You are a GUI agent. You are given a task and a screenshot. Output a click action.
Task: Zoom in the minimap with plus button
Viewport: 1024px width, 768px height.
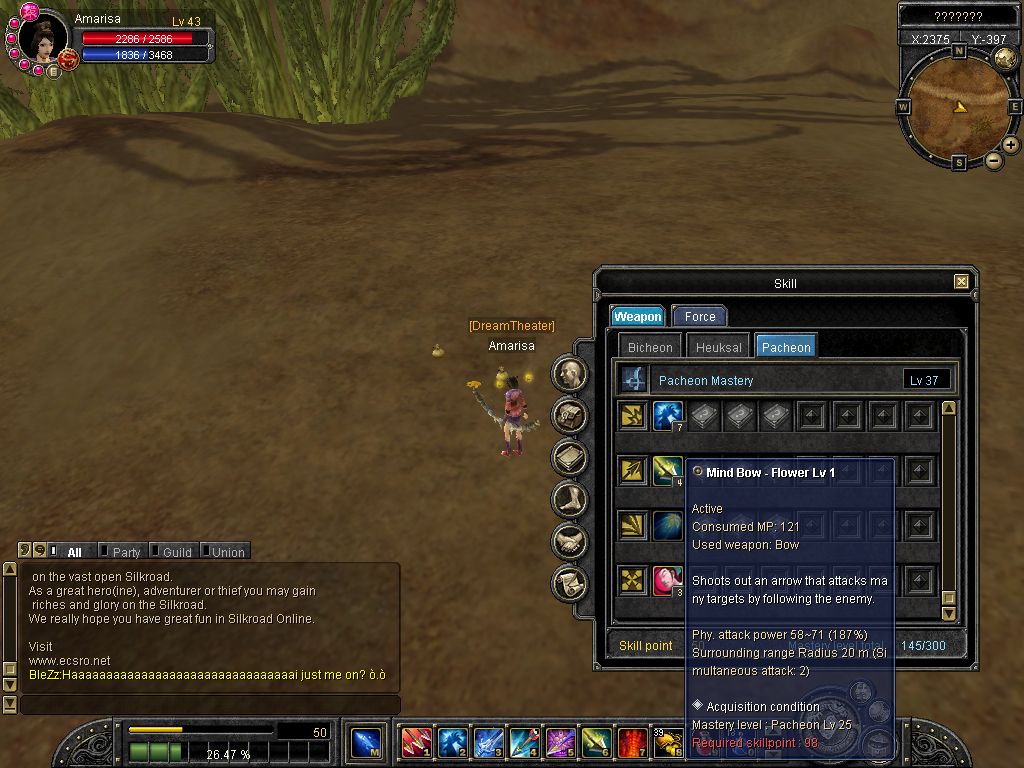coord(1011,145)
